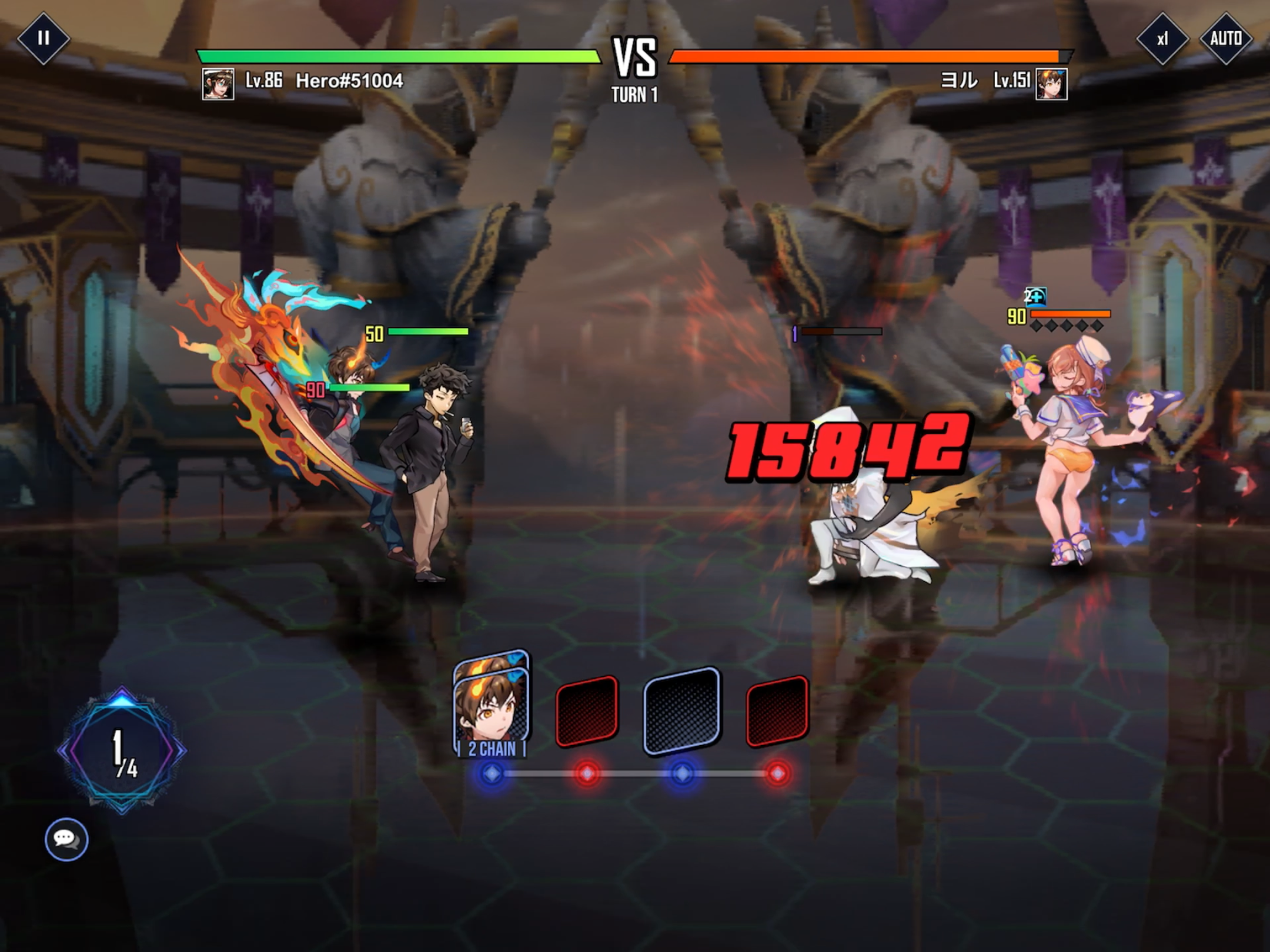Screen dimensions: 1270x952
Task: Toggle the x1 battle speed
Action: [x=1162, y=39]
